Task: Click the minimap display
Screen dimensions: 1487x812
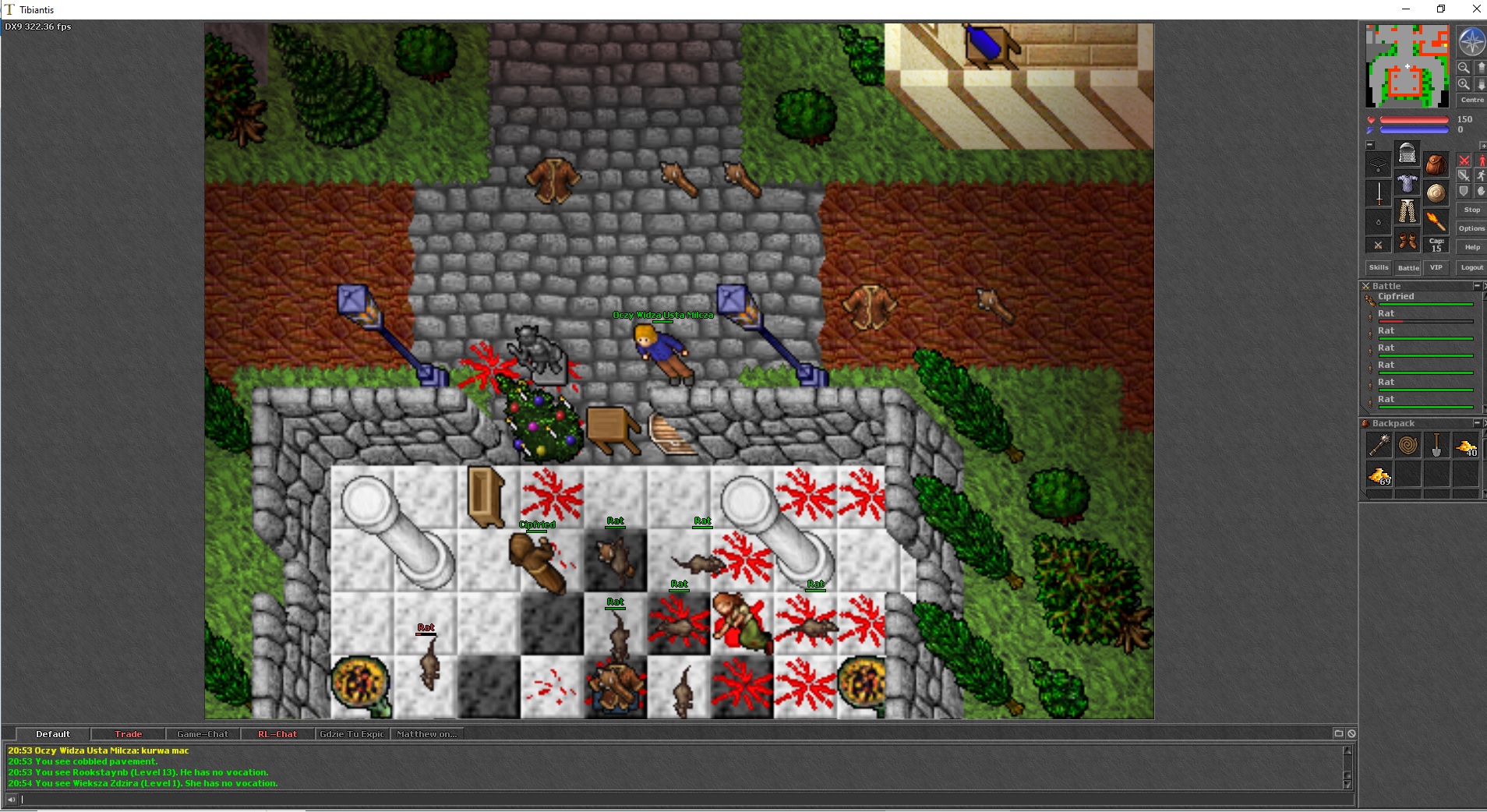Action: 1407,65
